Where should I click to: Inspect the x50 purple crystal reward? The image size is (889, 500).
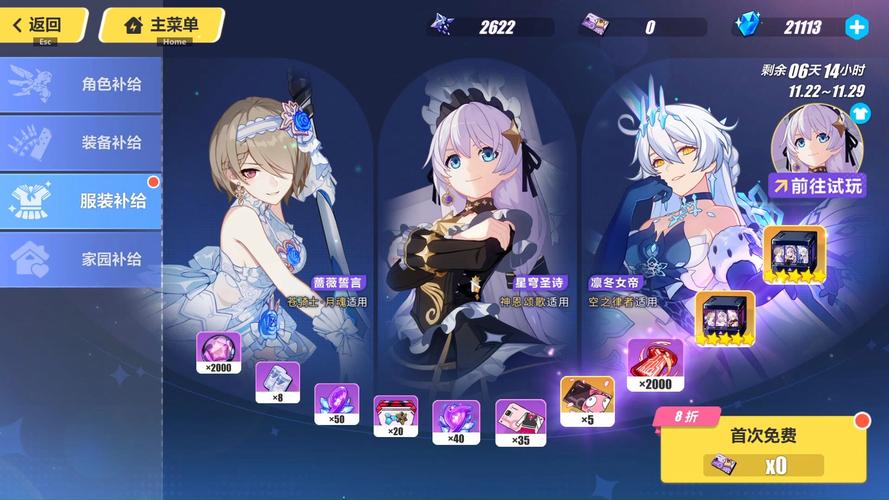336,402
